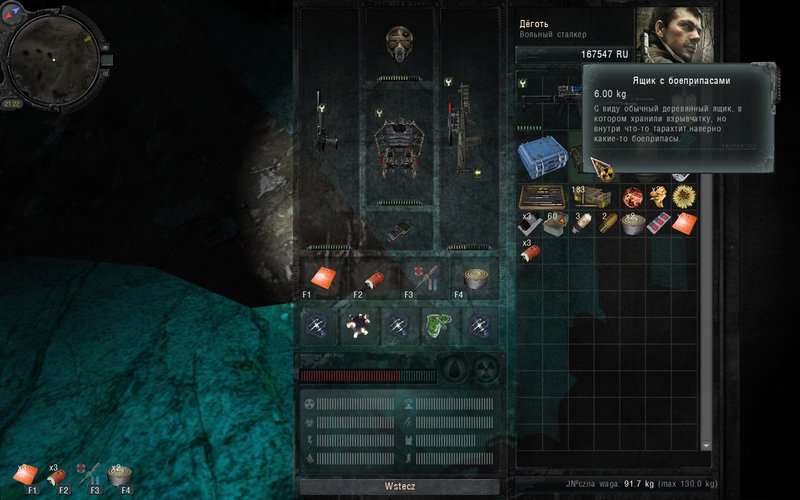
Task: Choose the orange medkit in the backpack
Action: click(x=684, y=223)
